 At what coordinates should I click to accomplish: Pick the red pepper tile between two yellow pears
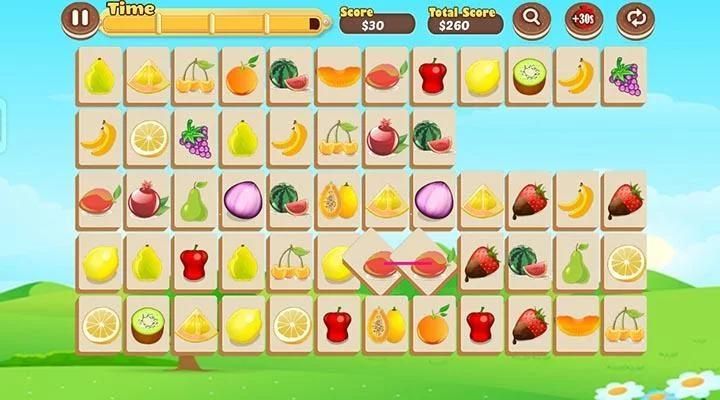pyautogui.click(x=195, y=261)
